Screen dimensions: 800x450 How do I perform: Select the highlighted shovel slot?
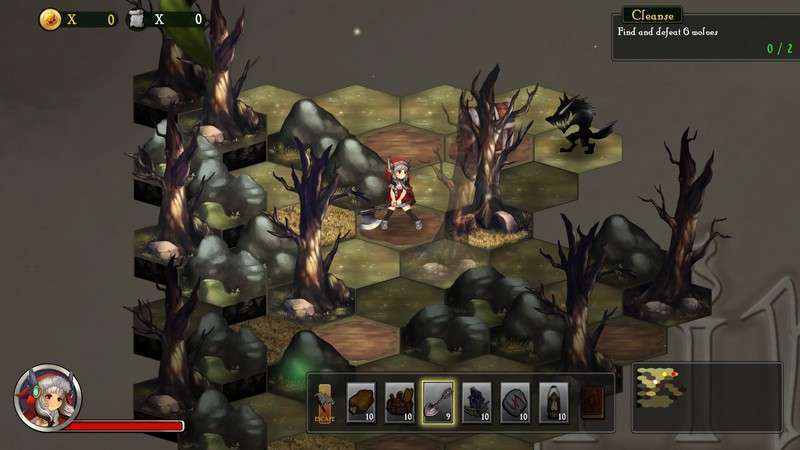click(438, 402)
